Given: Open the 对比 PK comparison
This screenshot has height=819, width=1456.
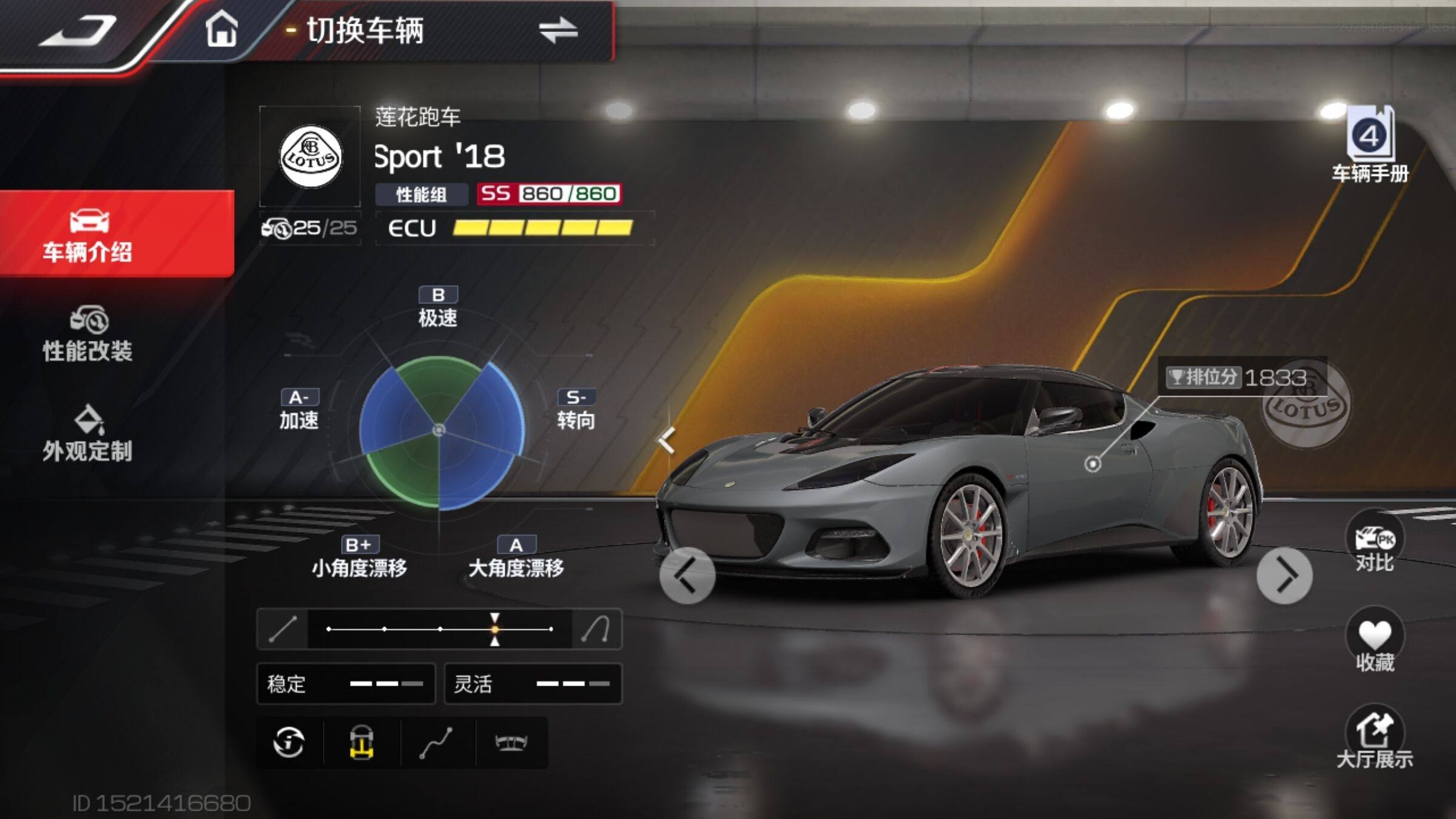Looking at the screenshot, I should [x=1374, y=543].
